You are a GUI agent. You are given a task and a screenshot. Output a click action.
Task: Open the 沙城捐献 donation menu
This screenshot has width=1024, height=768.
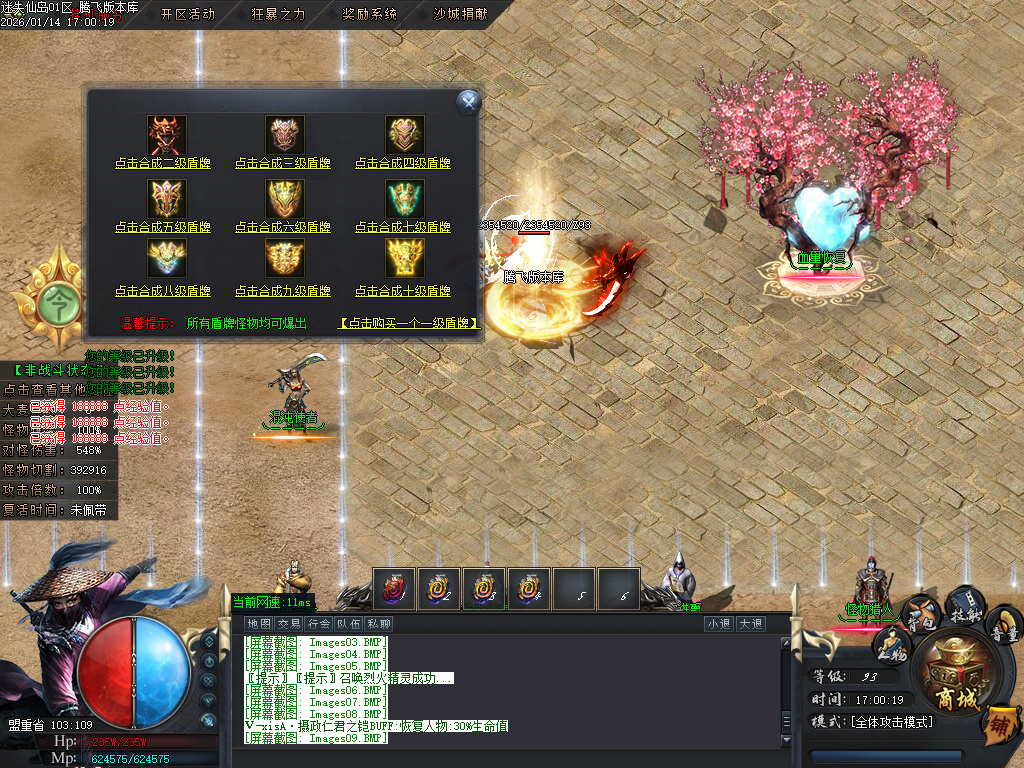click(460, 14)
